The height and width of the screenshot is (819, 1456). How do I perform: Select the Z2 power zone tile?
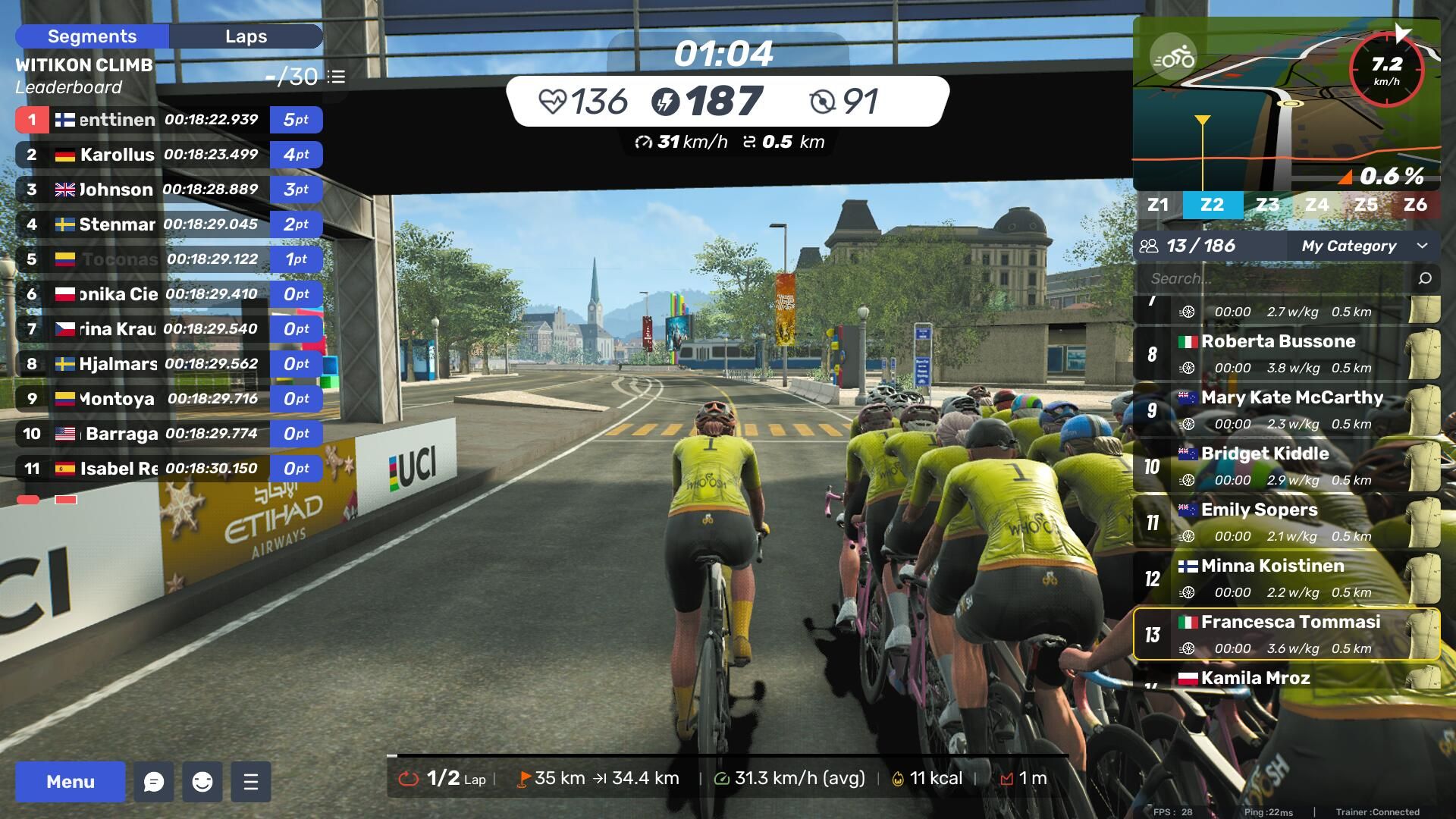[x=1212, y=205]
